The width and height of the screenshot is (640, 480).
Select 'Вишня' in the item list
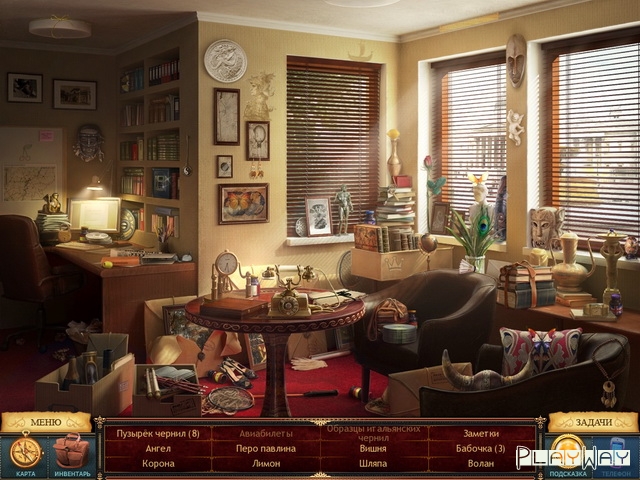coord(372,449)
